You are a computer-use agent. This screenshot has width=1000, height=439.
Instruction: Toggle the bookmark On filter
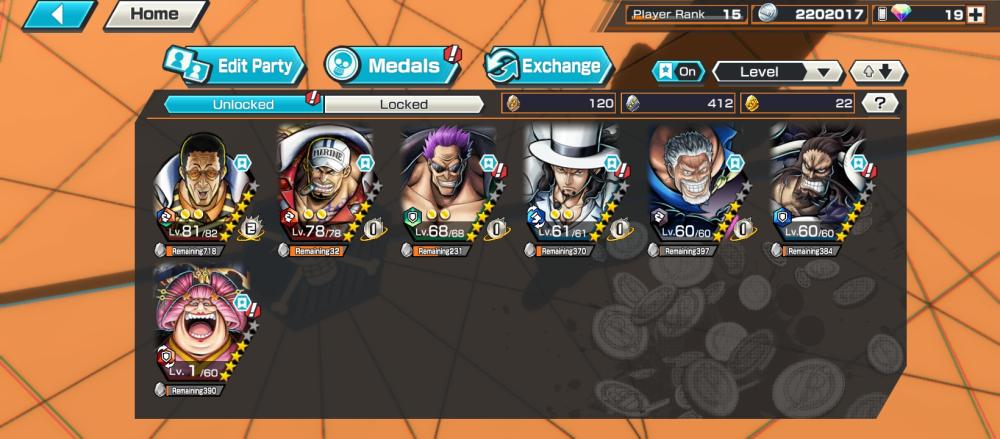coord(677,72)
